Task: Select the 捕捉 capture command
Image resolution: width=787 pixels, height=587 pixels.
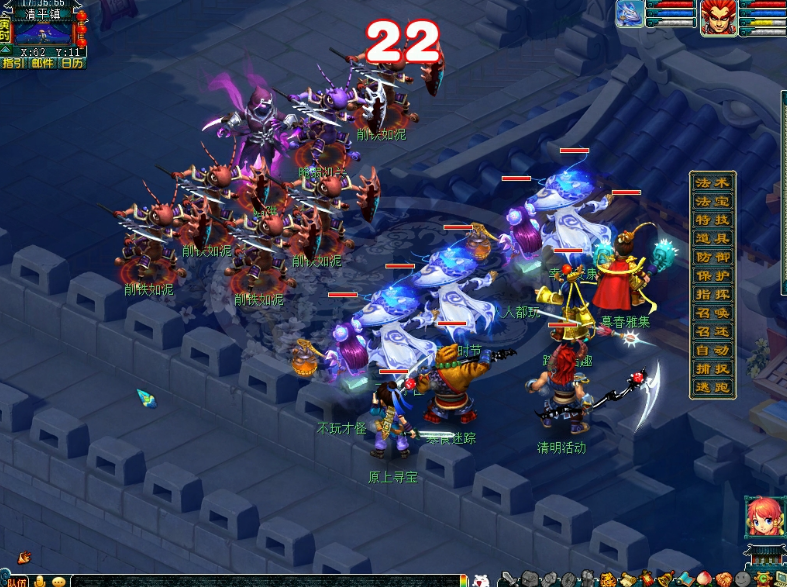Action: (714, 369)
